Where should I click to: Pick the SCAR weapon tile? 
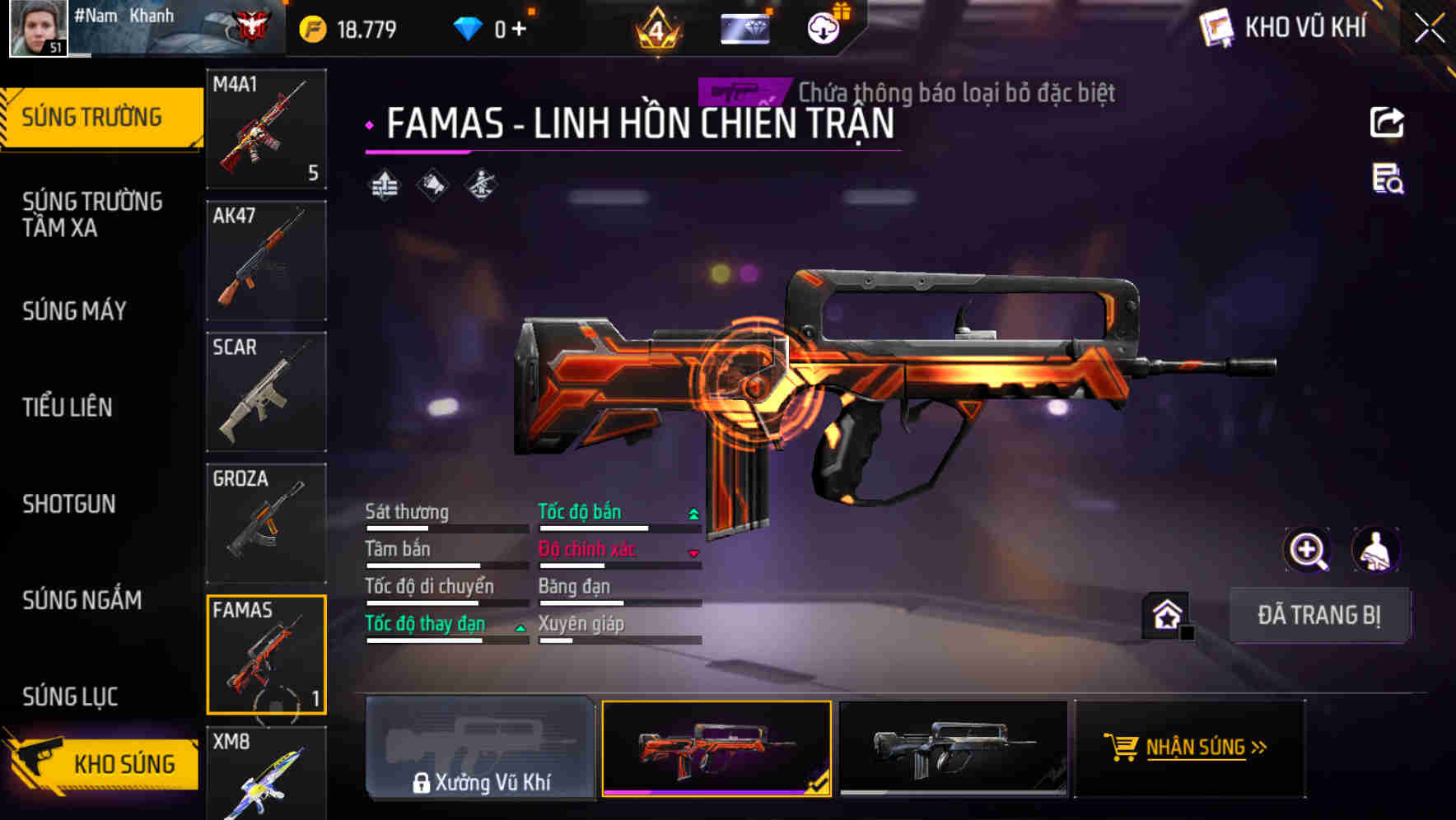(x=266, y=392)
